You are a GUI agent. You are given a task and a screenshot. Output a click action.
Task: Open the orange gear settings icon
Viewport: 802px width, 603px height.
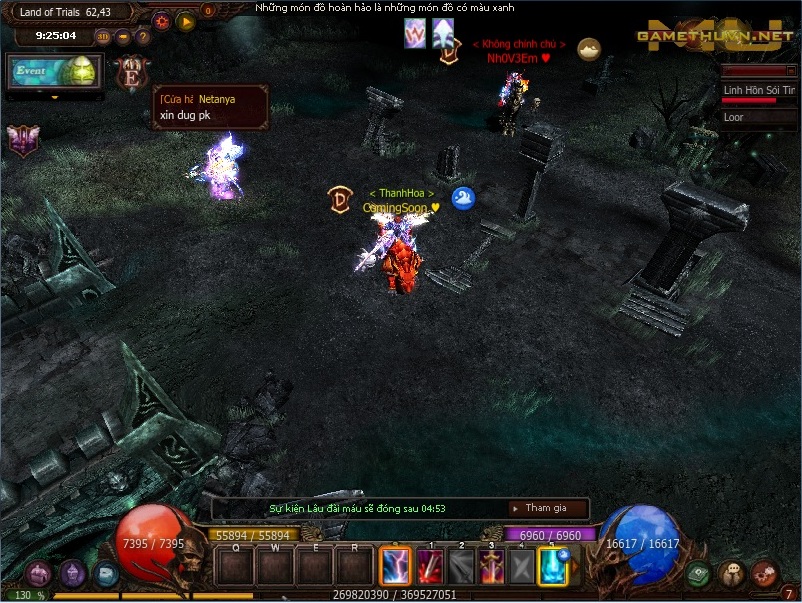coord(162,20)
